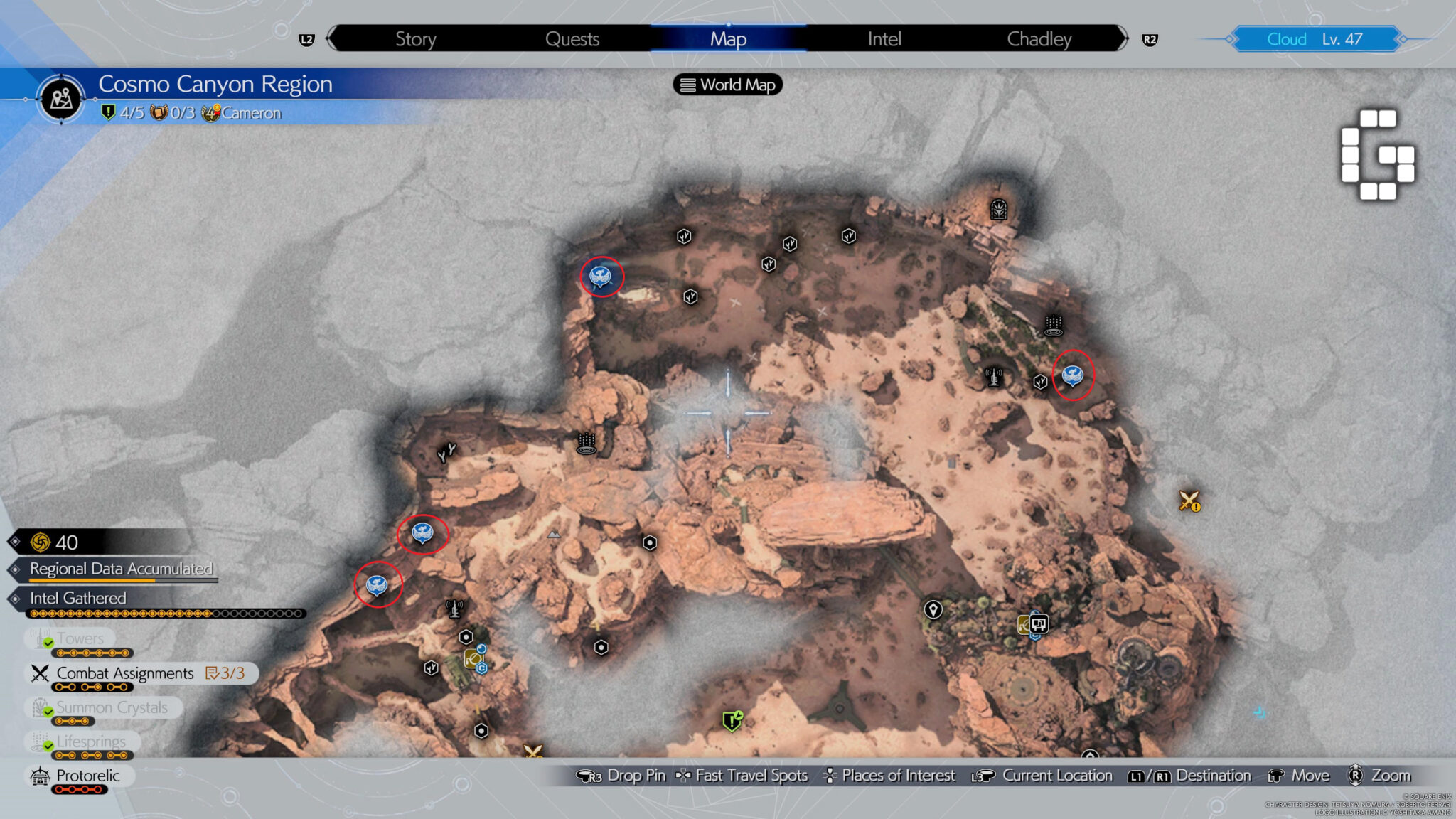The image size is (1456, 819).
Task: Toggle the Lifesprings completion checkmark
Action: click(48, 746)
